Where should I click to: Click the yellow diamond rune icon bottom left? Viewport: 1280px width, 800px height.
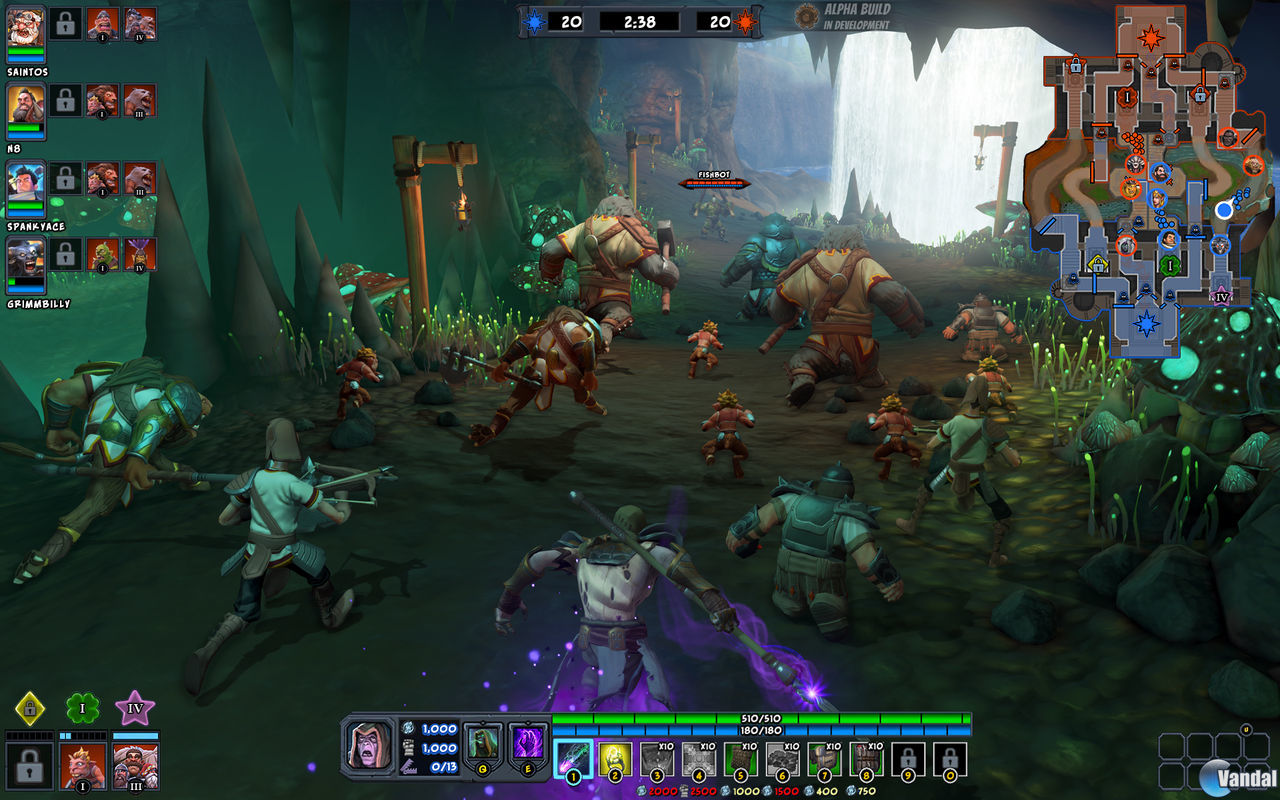coord(30,708)
